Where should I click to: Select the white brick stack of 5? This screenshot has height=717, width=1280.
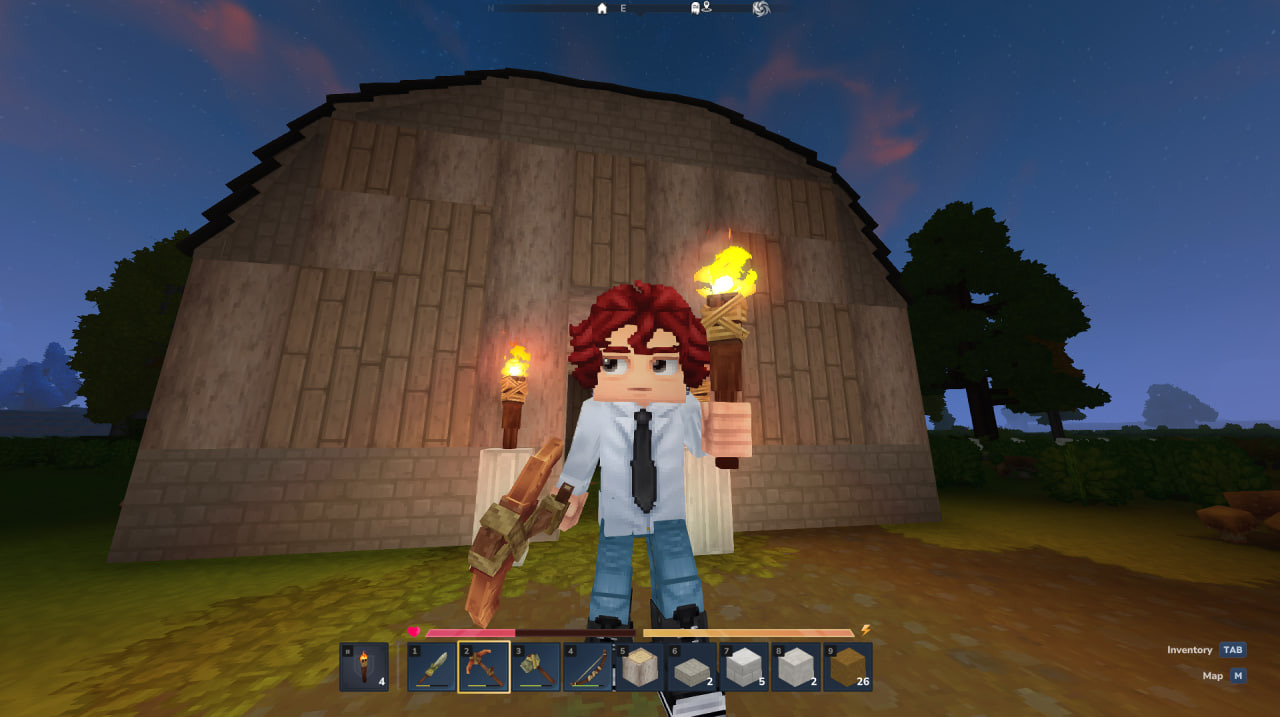click(744, 667)
